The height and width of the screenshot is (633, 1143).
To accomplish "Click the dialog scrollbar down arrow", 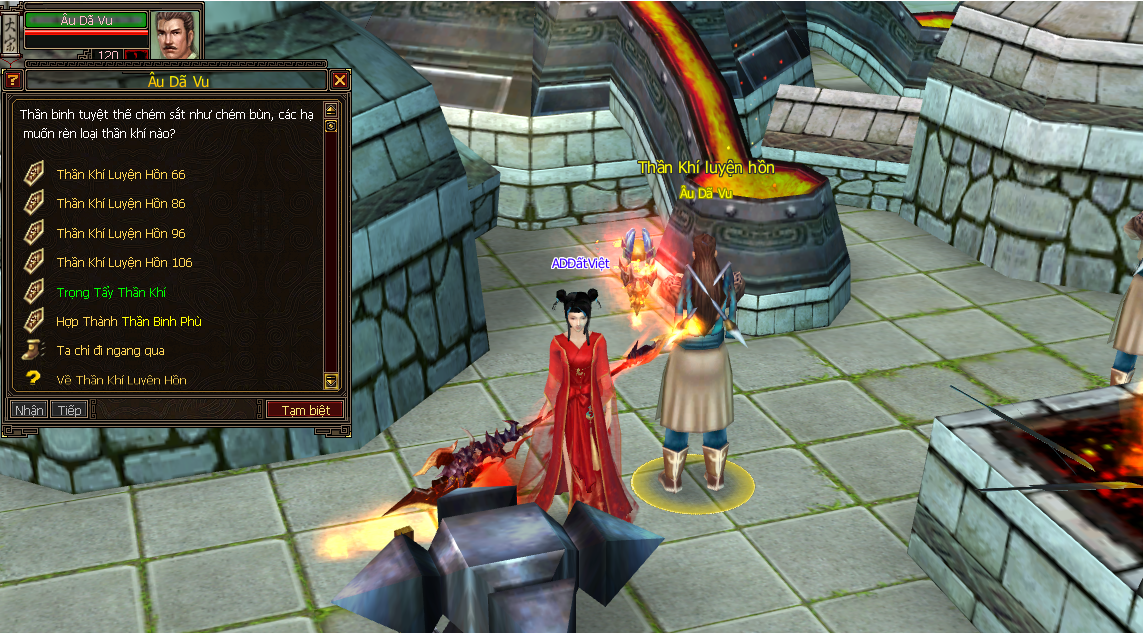I will tap(331, 380).
